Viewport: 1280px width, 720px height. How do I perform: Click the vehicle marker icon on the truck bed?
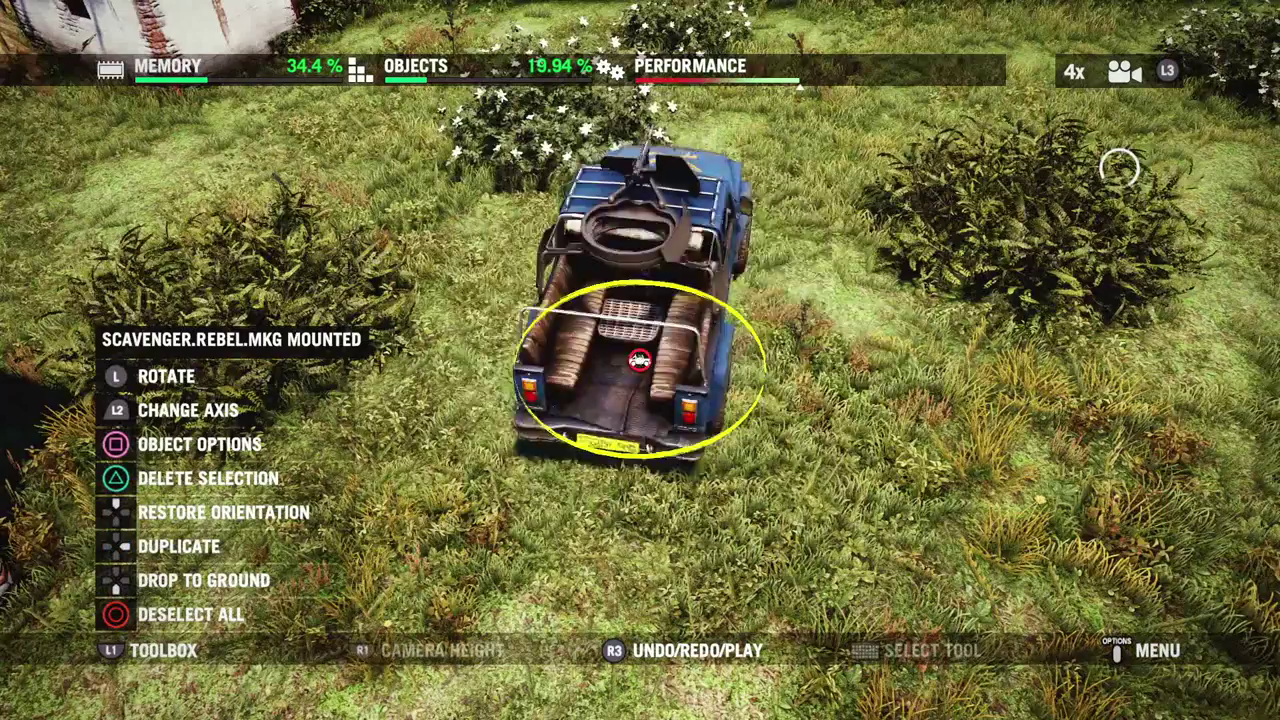coord(640,360)
